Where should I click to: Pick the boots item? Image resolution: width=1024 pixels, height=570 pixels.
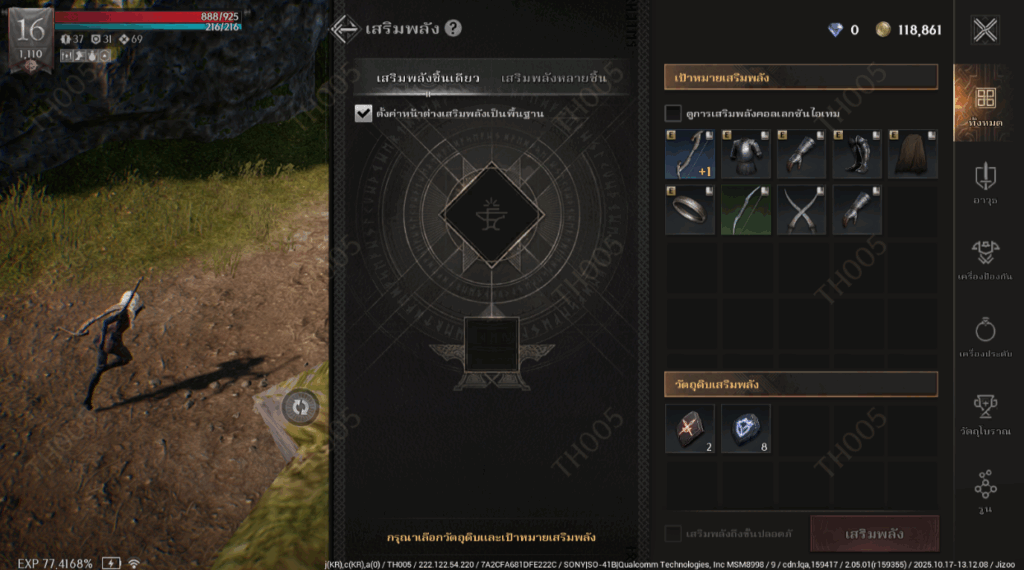857,154
